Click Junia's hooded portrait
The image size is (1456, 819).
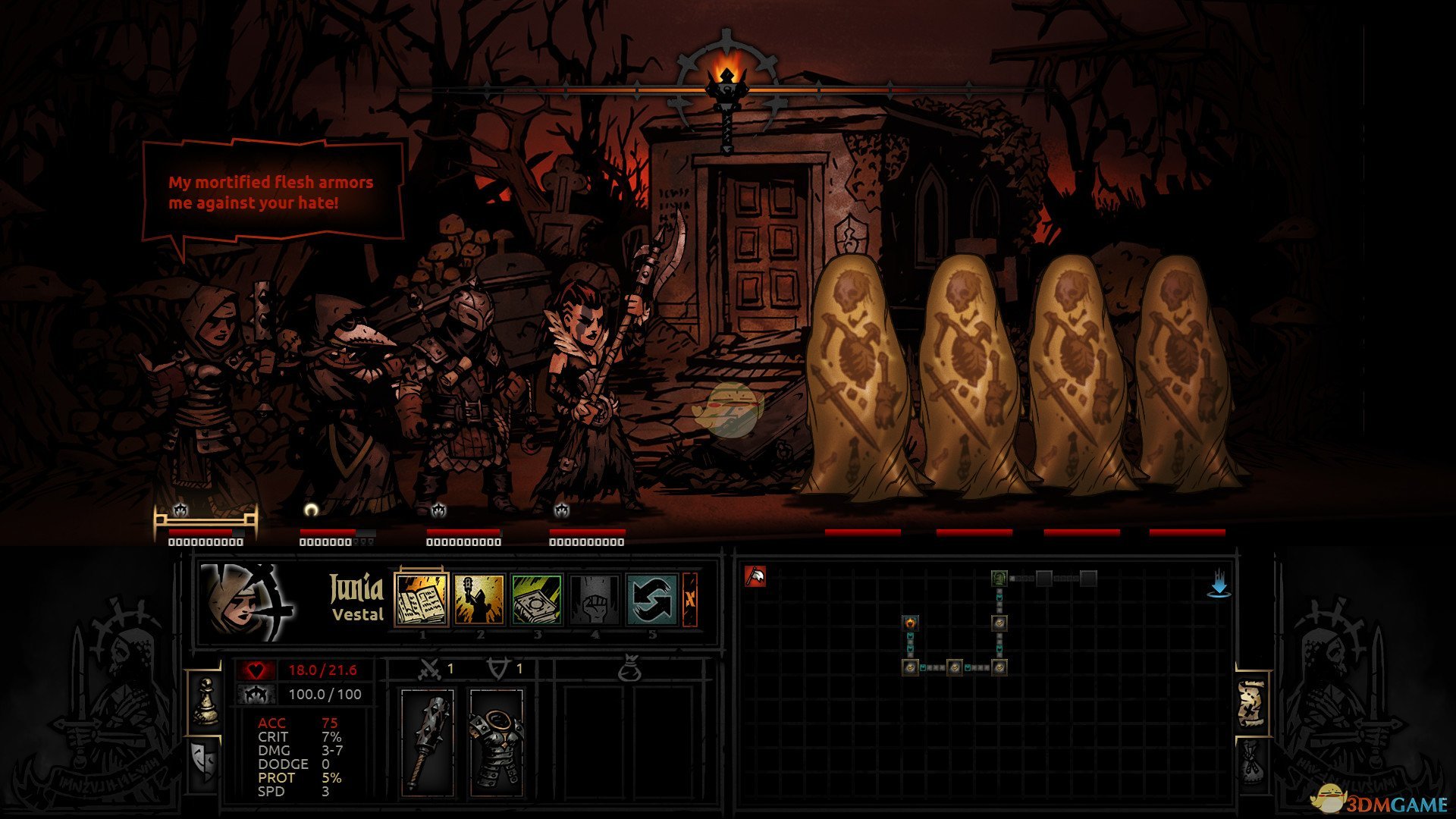[x=244, y=603]
